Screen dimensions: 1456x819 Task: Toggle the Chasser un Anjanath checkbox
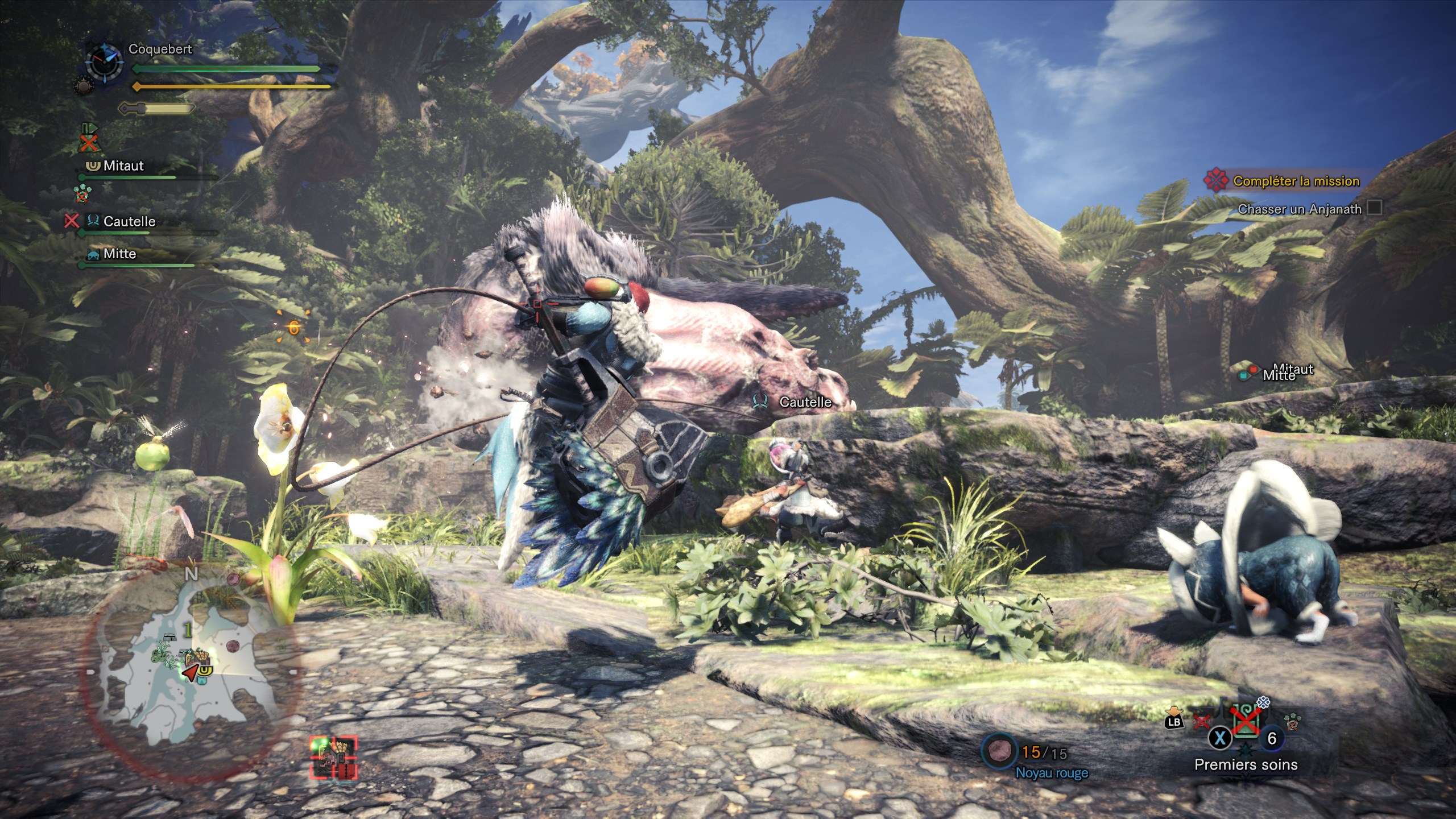(1374, 208)
